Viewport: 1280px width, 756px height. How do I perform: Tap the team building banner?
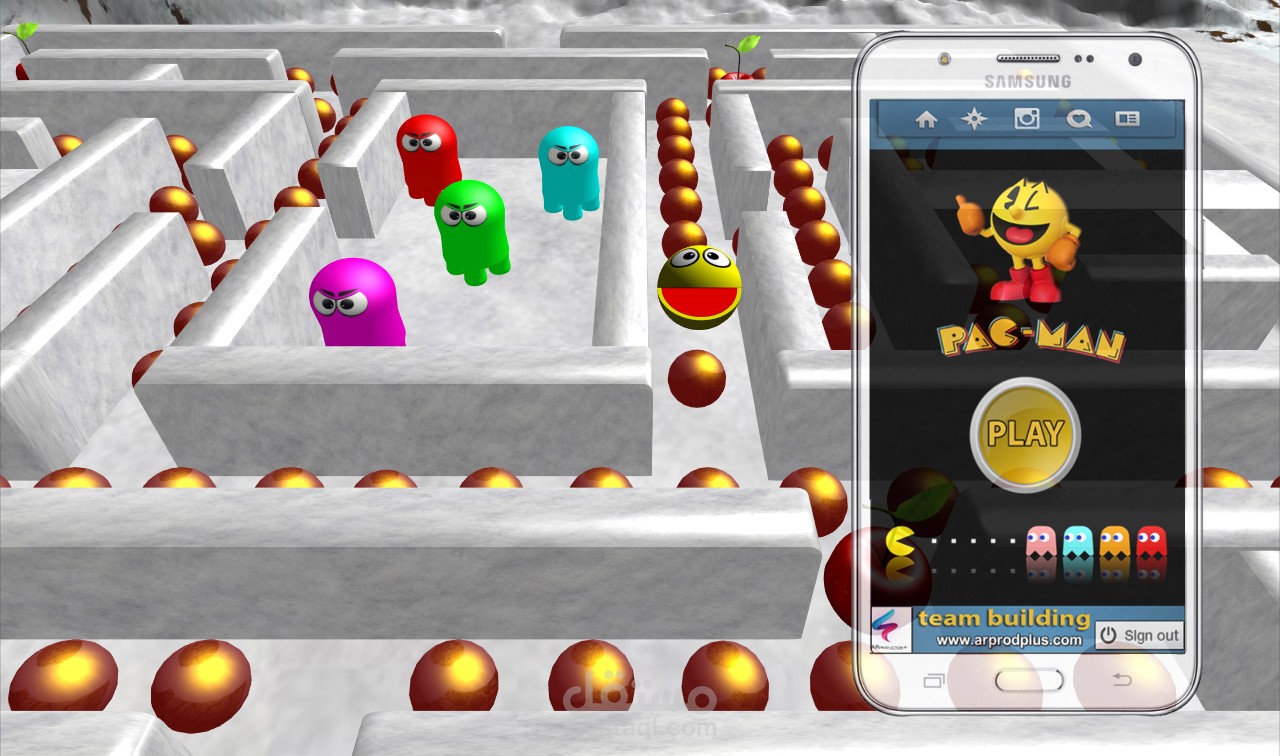[x=1003, y=618]
